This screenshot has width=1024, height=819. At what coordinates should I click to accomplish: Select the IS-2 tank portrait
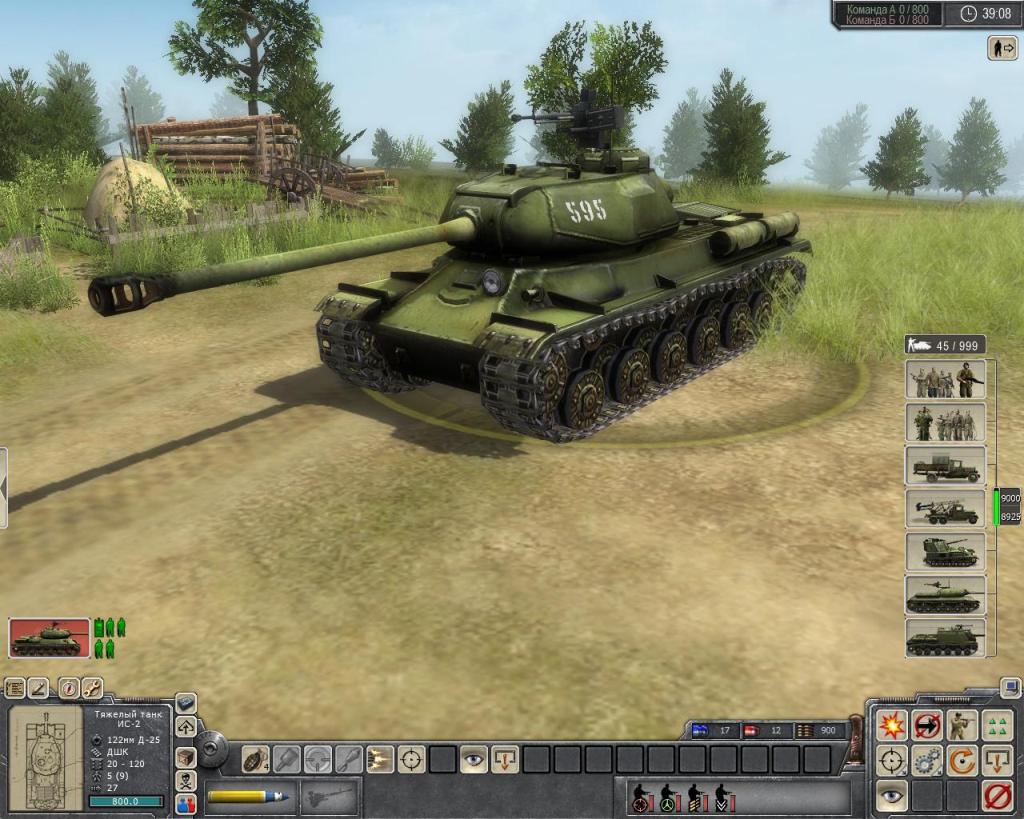(49, 637)
